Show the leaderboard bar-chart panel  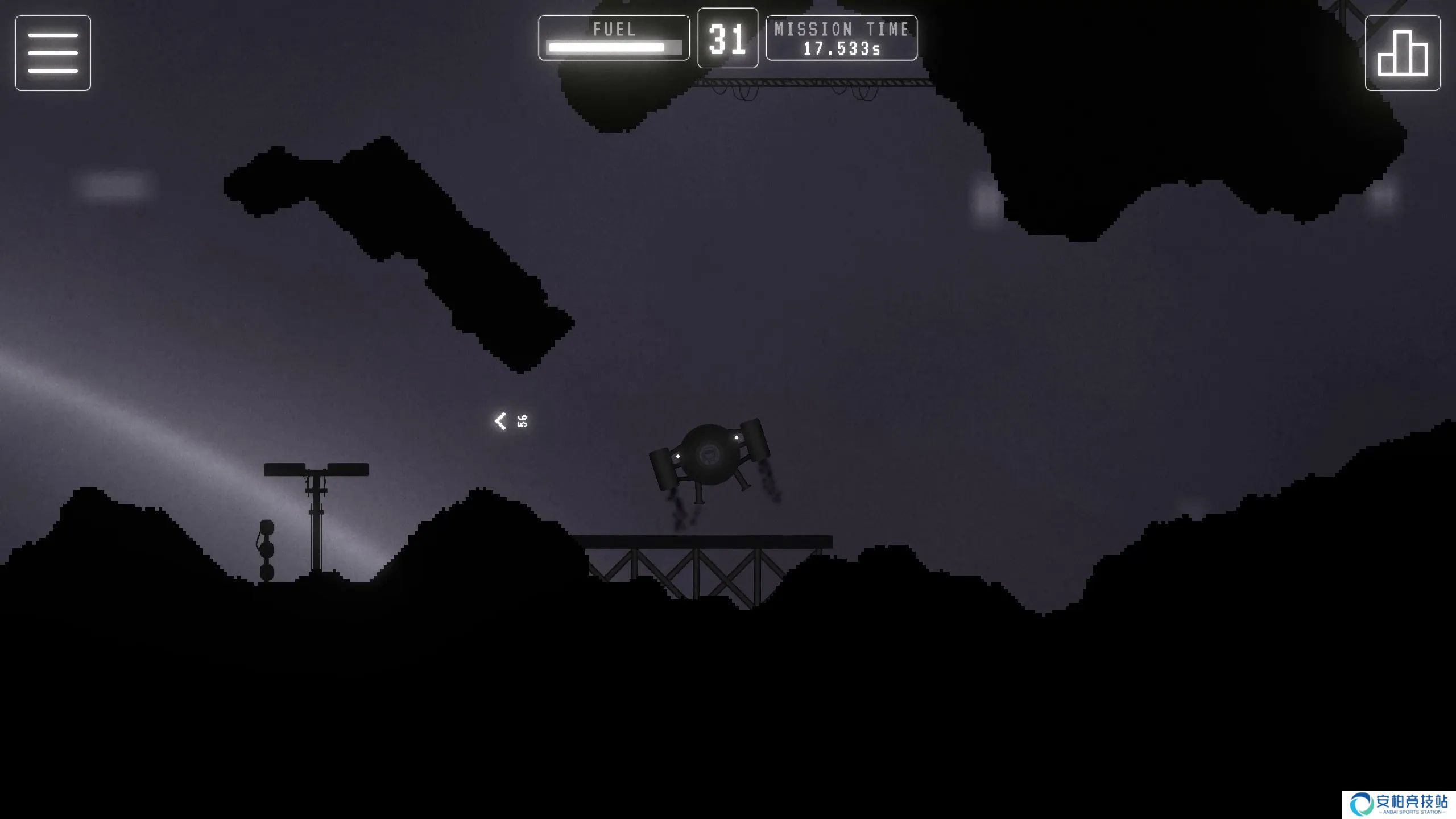tap(1402, 53)
